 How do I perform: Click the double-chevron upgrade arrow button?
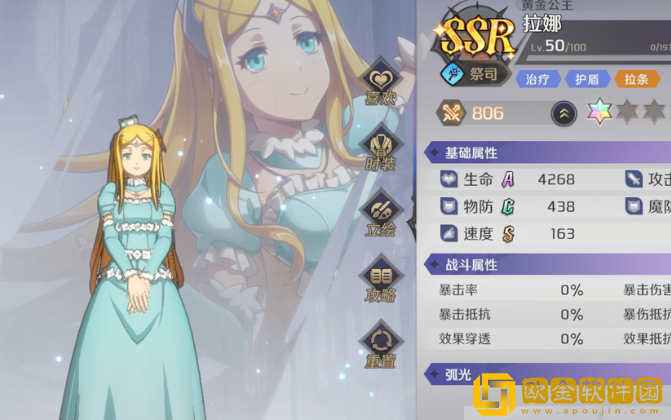click(564, 114)
